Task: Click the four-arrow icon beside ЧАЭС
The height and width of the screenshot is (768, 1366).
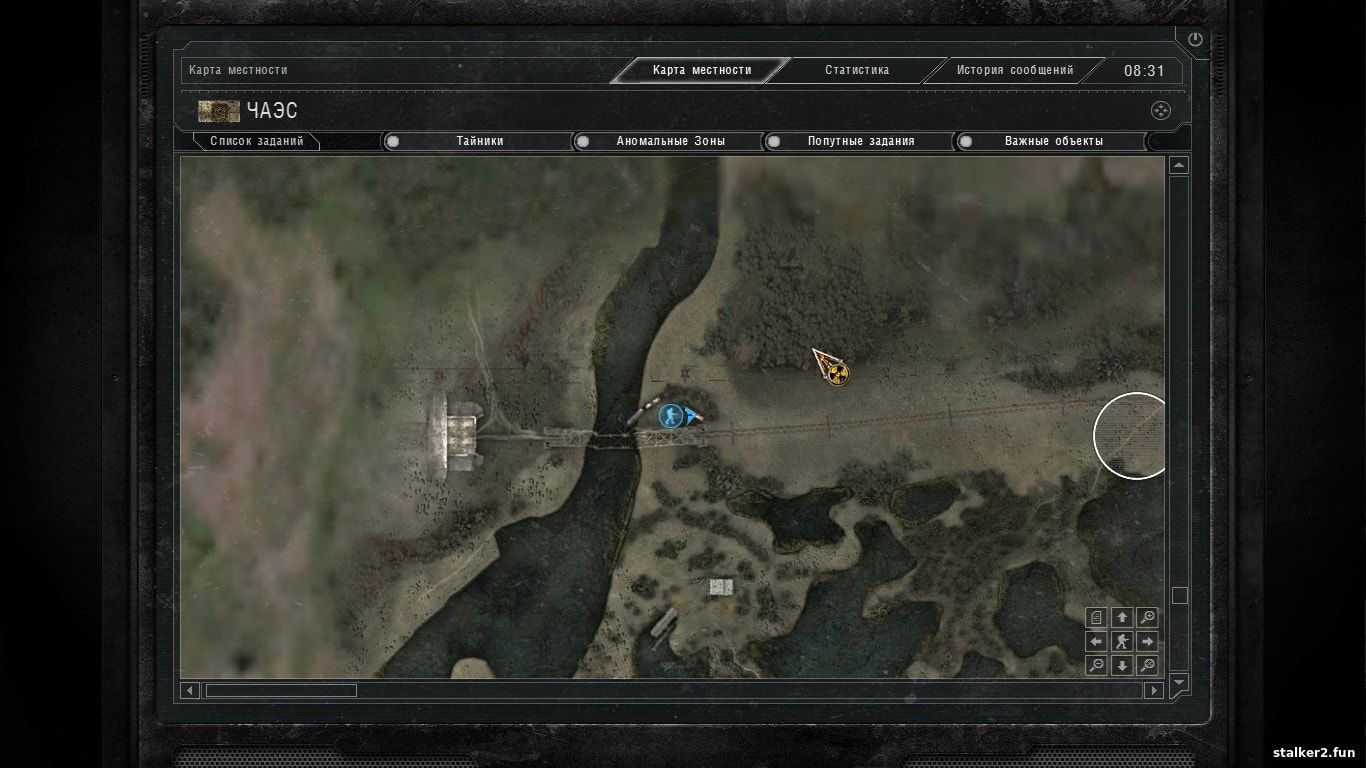Action: tap(1160, 111)
